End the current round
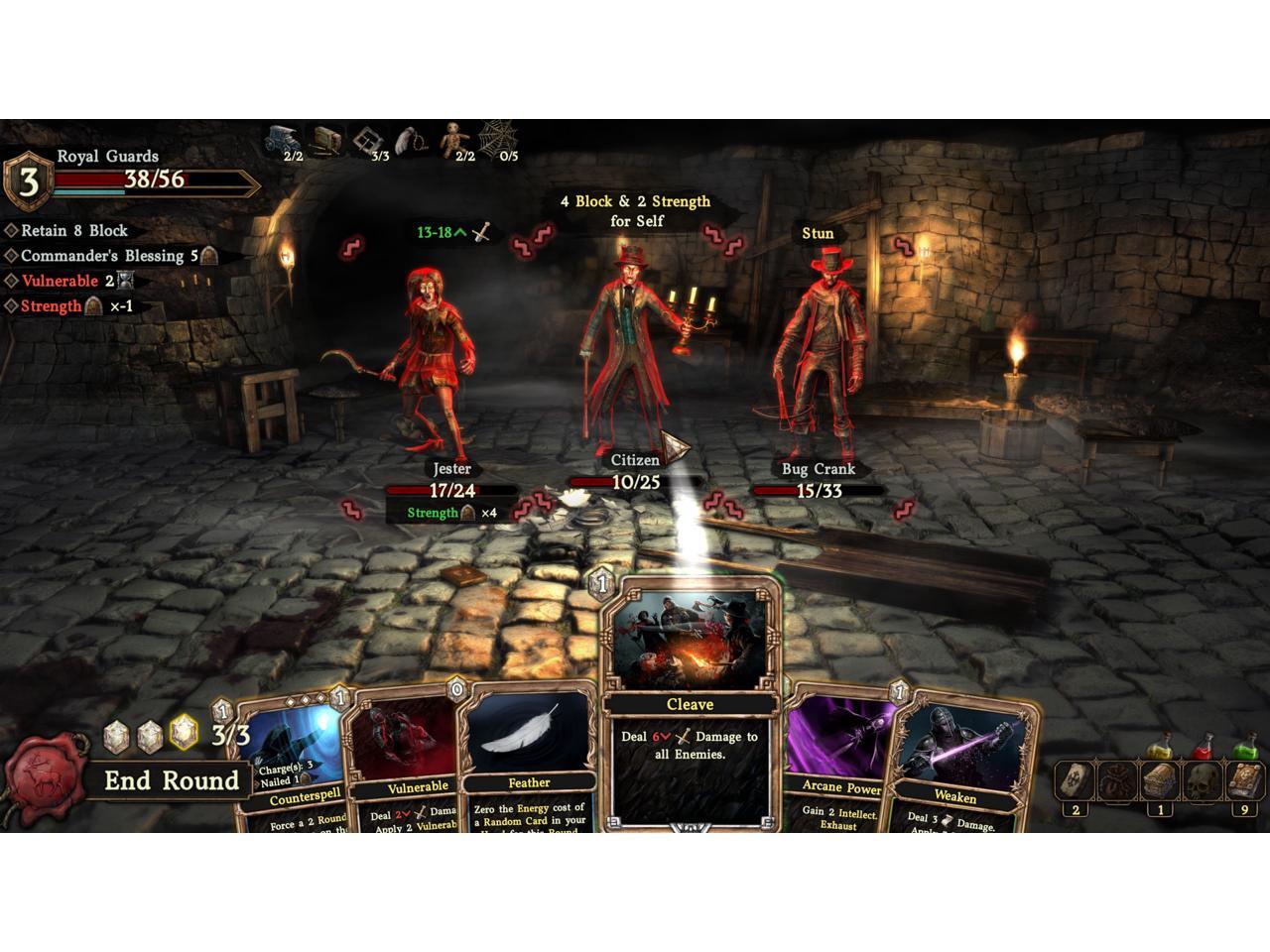 172,780
